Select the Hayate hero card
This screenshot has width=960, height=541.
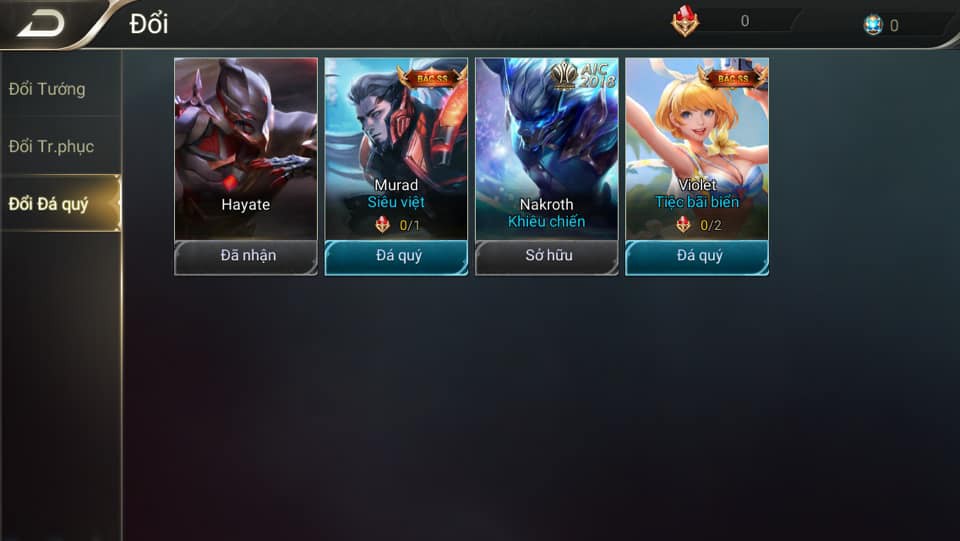[x=246, y=148]
